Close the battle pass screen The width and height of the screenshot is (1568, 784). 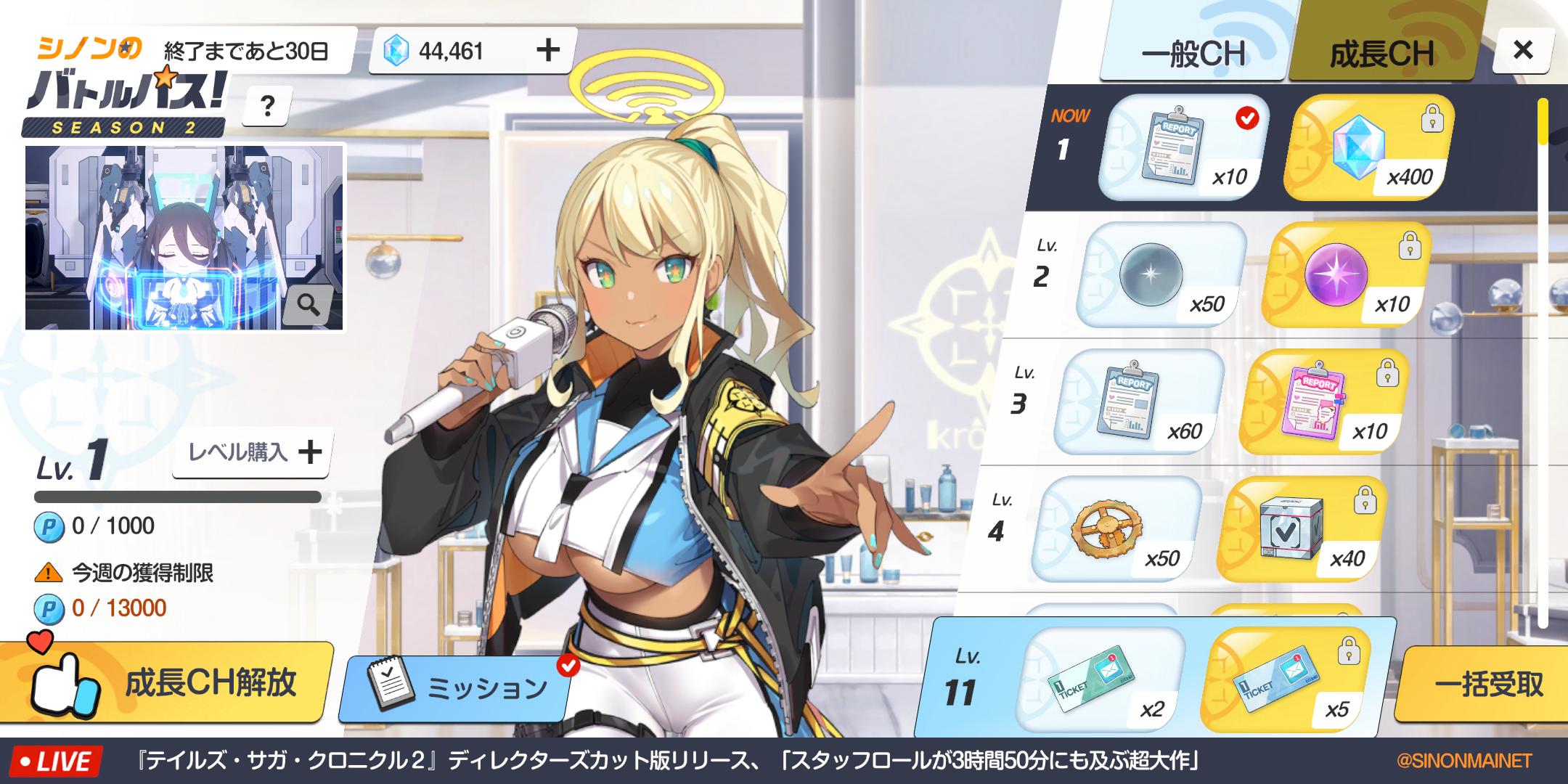click(x=1522, y=50)
